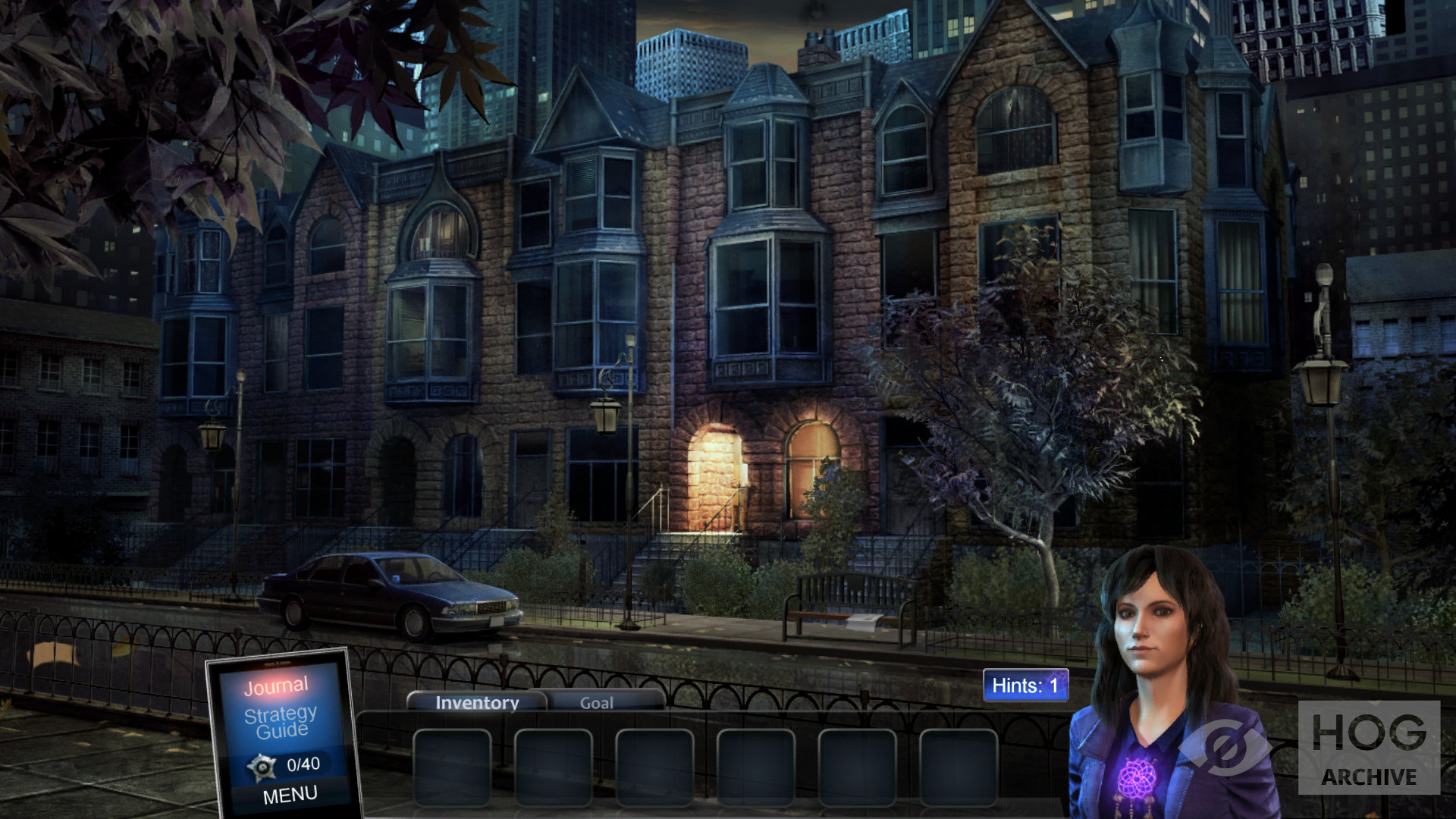Click the police badge collectibles counter
1456x819 pixels.
[284, 766]
